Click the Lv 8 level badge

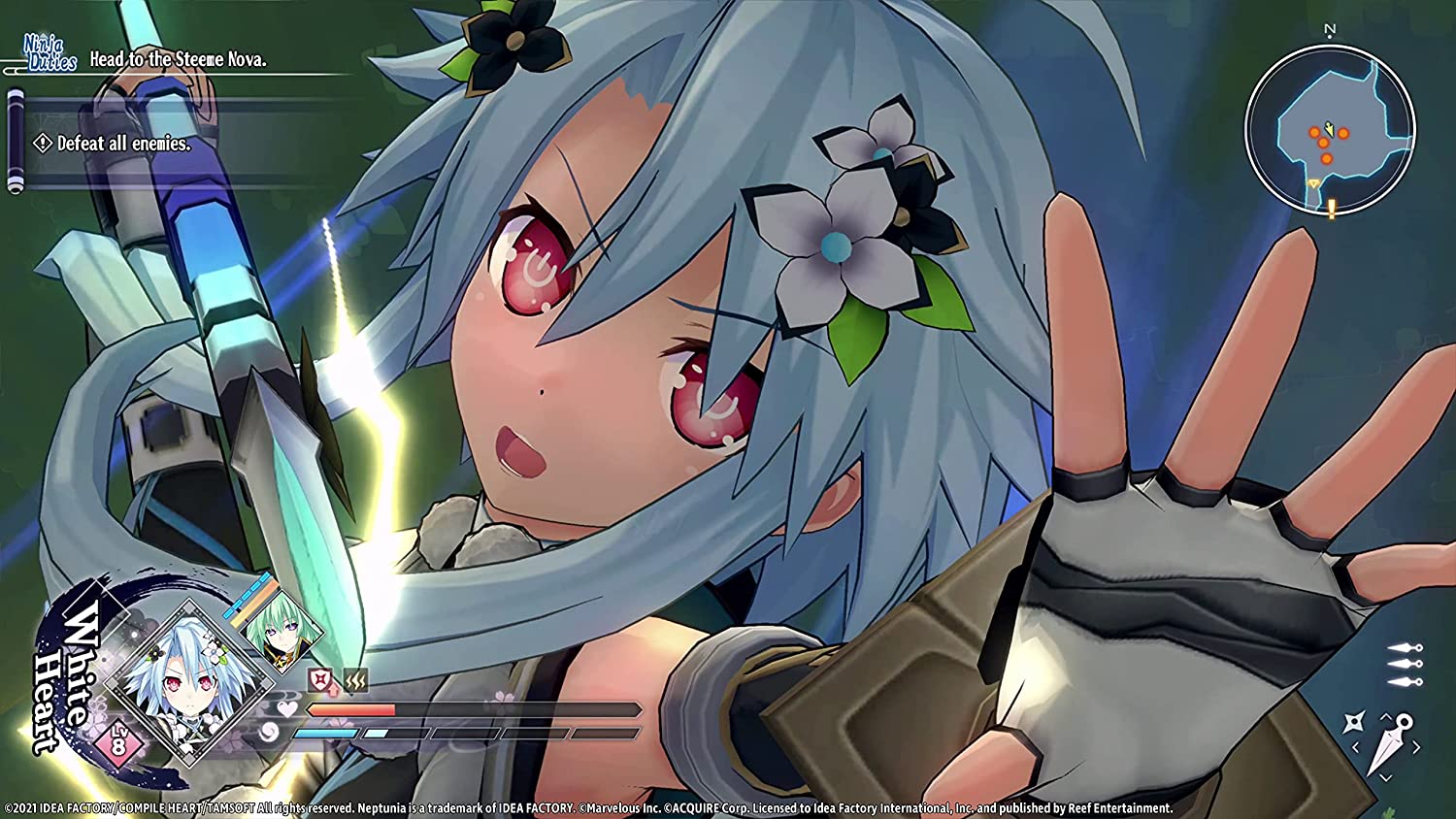click(x=118, y=743)
